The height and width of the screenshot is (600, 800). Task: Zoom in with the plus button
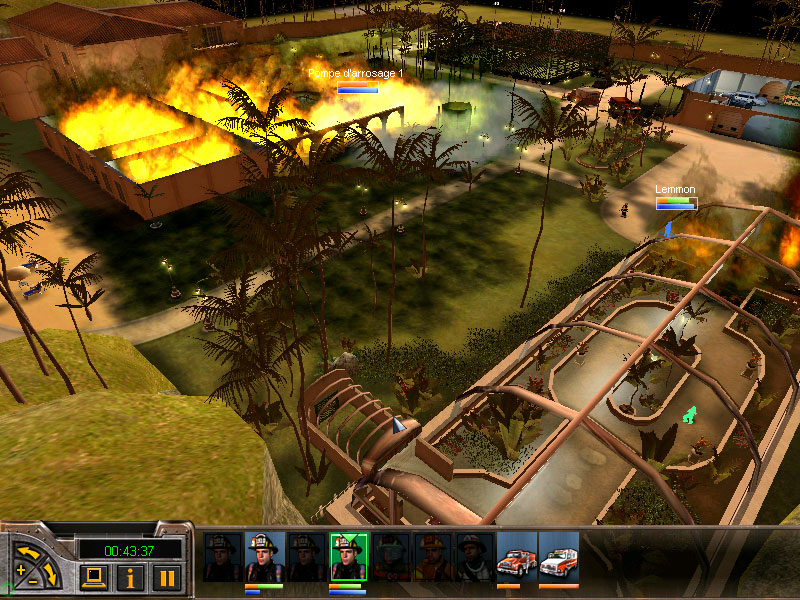21,571
